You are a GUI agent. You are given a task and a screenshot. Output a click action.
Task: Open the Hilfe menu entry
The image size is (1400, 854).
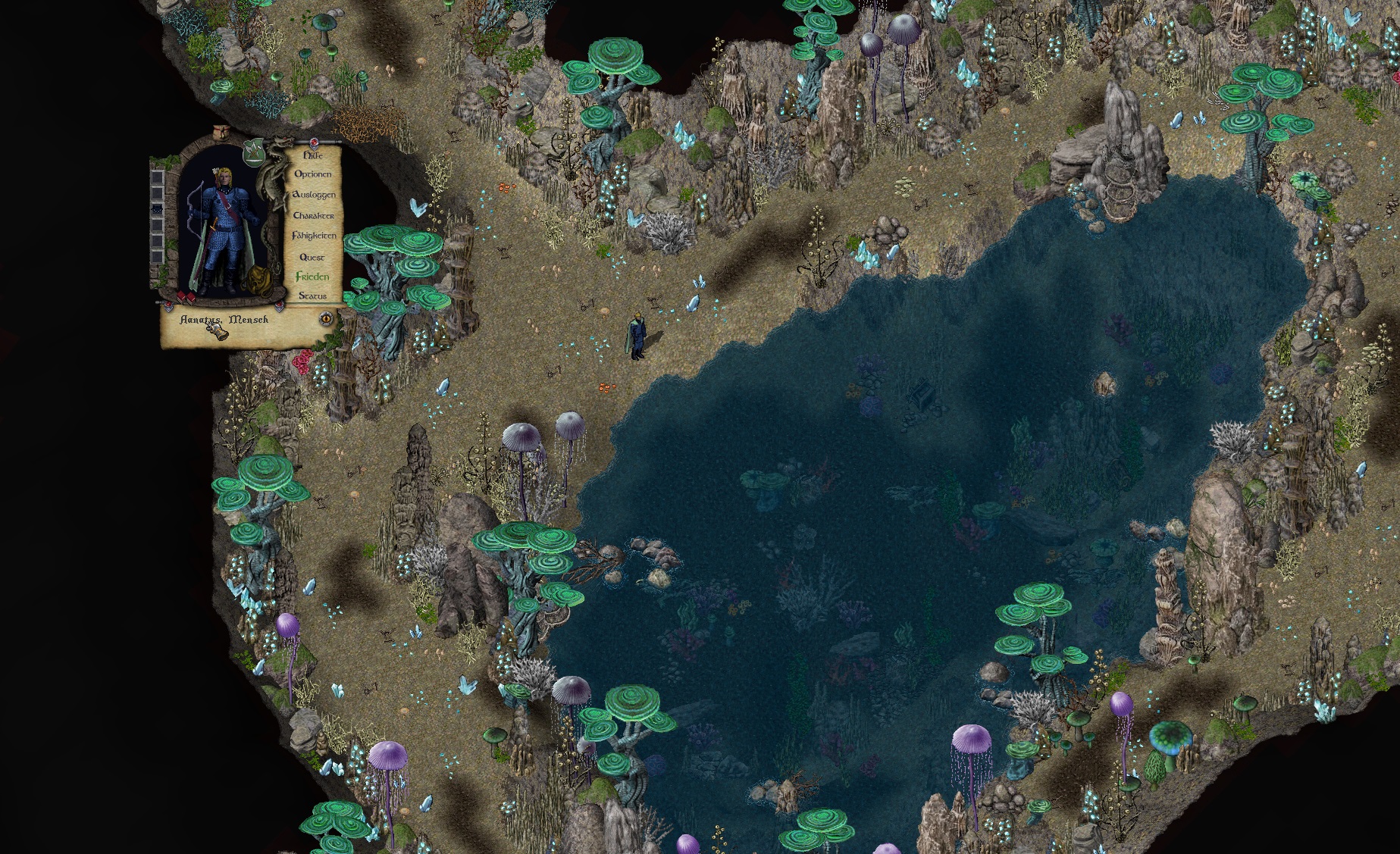(312, 155)
